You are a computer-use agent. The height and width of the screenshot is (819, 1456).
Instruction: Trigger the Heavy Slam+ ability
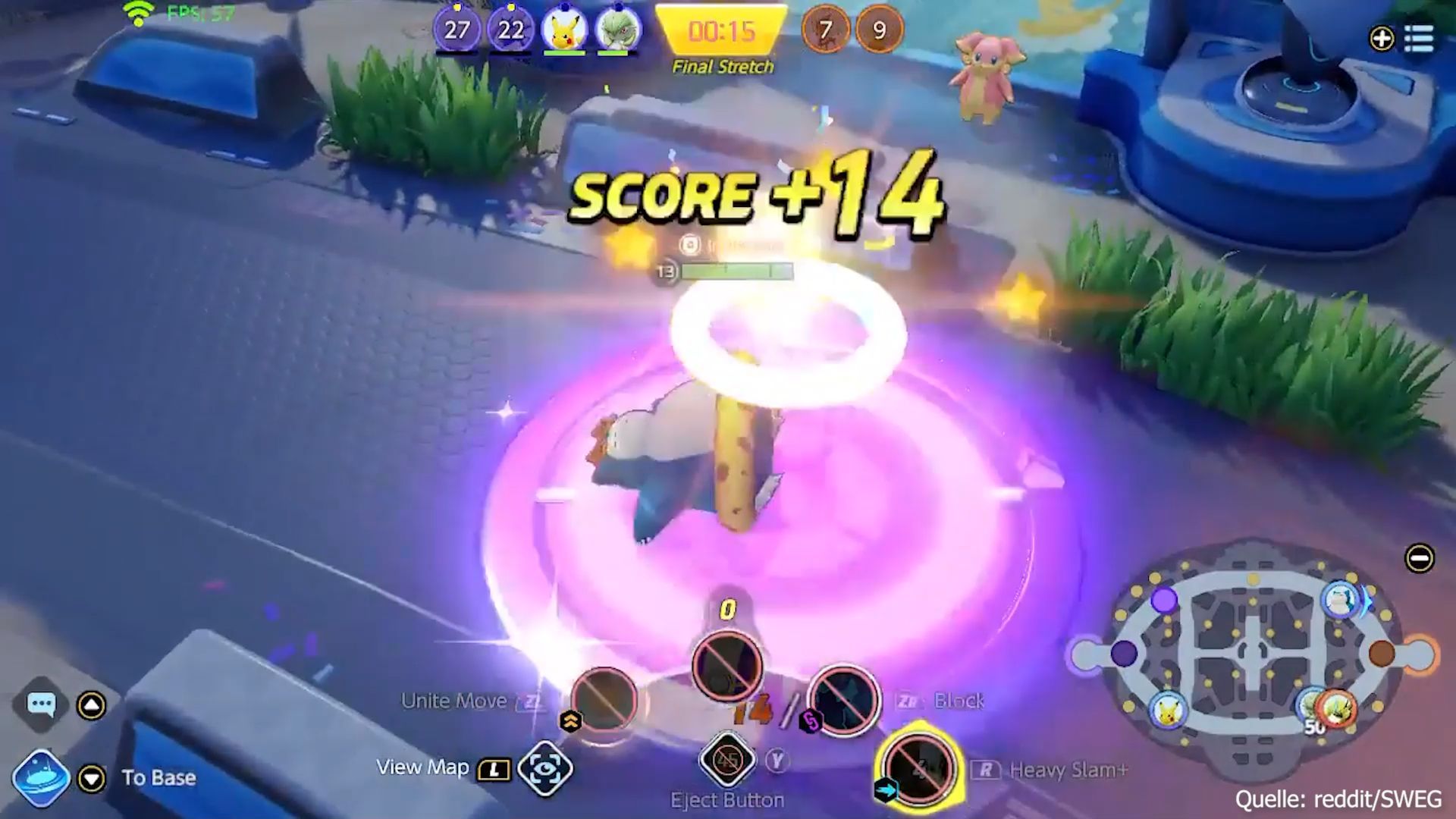(918, 769)
